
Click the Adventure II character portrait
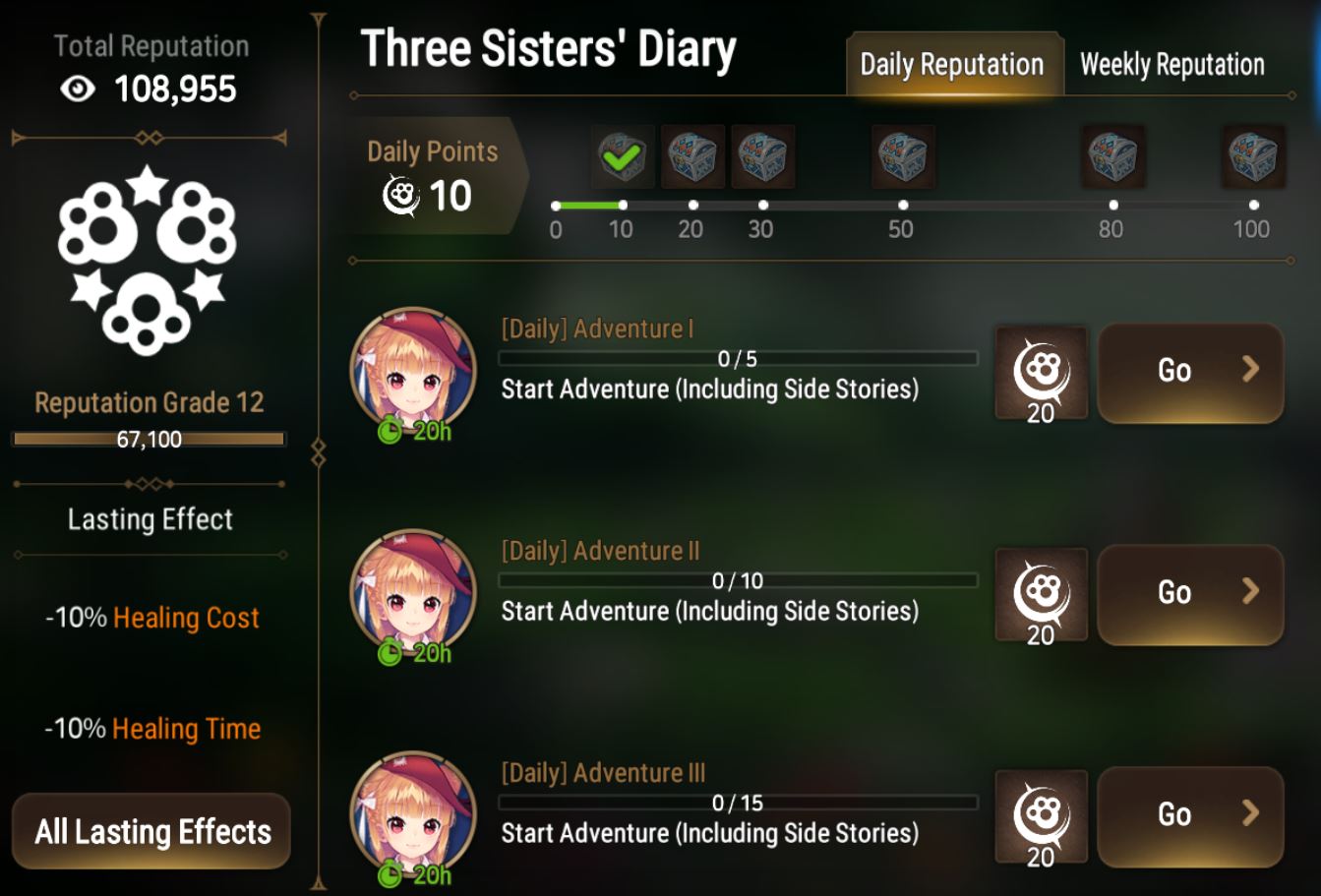click(414, 592)
